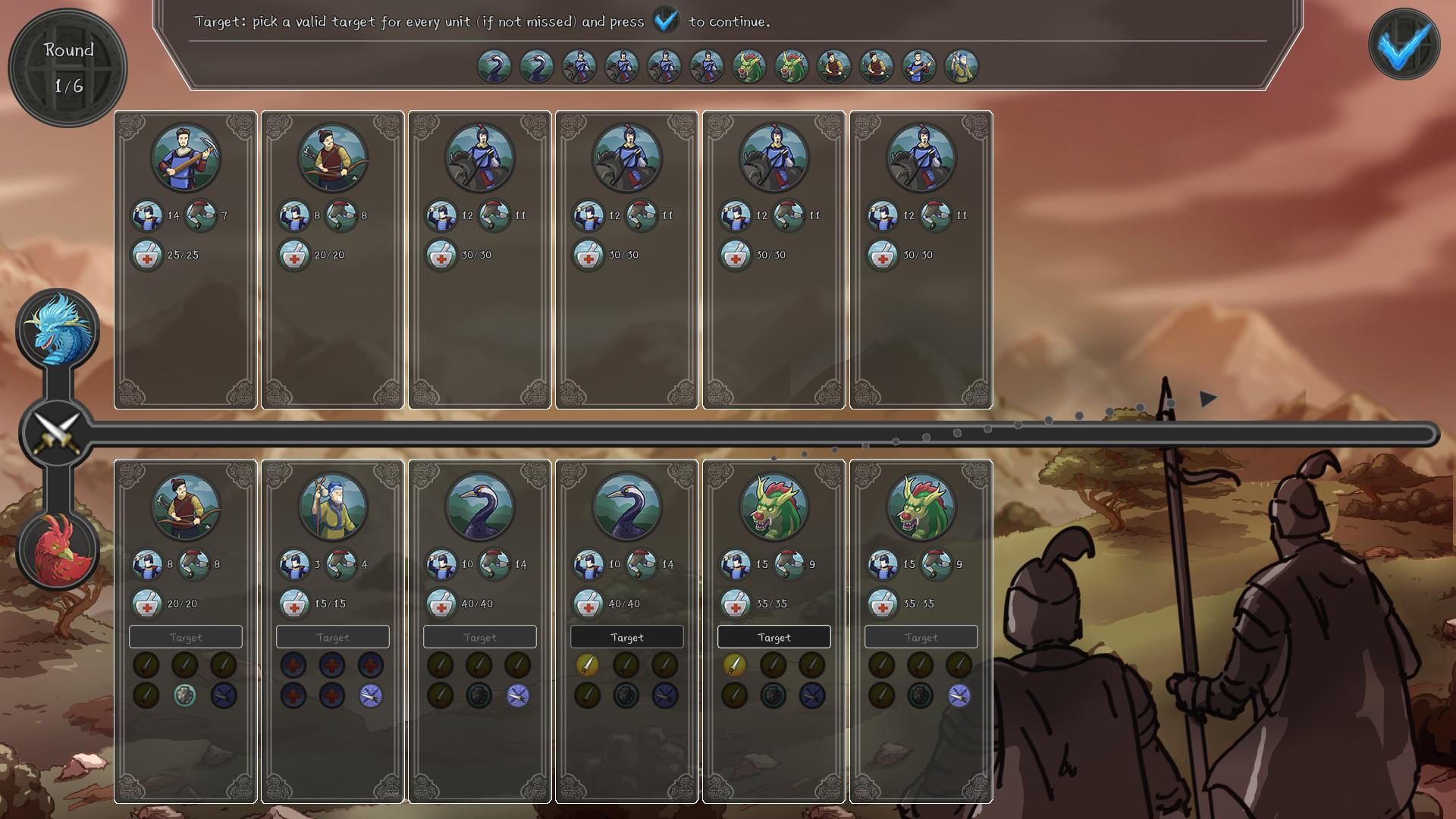
Task: Open the Target dropdown on the first crane card
Action: click(479, 637)
